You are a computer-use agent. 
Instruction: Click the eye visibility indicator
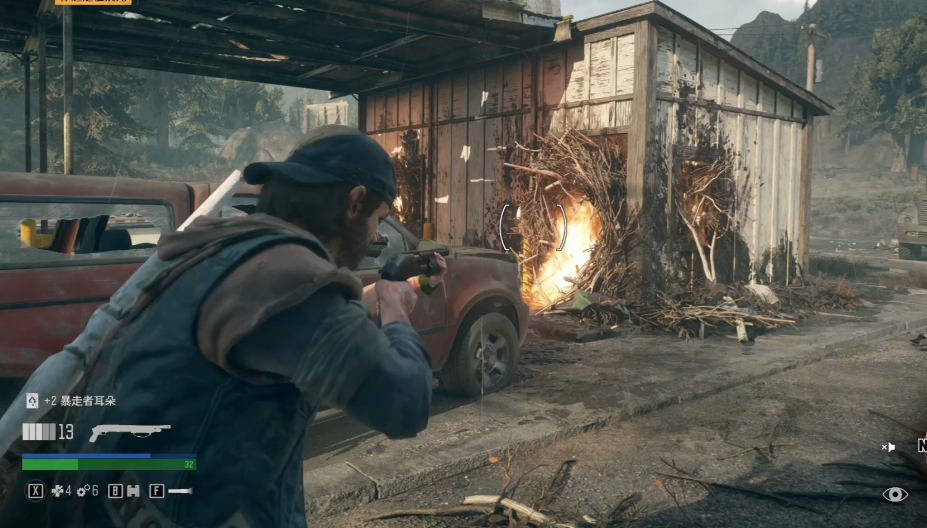[x=895, y=494]
